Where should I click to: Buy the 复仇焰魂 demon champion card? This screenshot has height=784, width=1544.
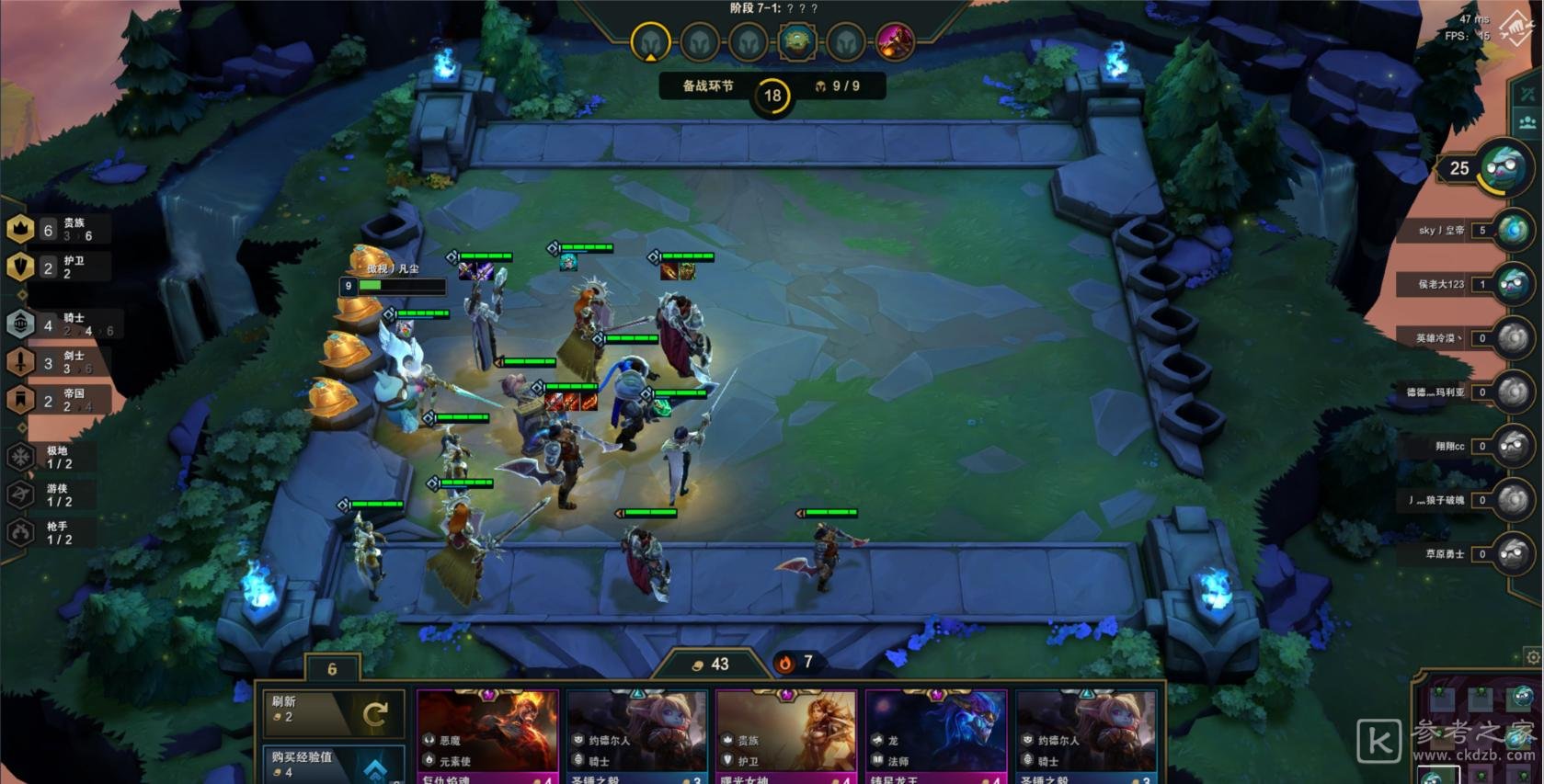click(x=487, y=737)
